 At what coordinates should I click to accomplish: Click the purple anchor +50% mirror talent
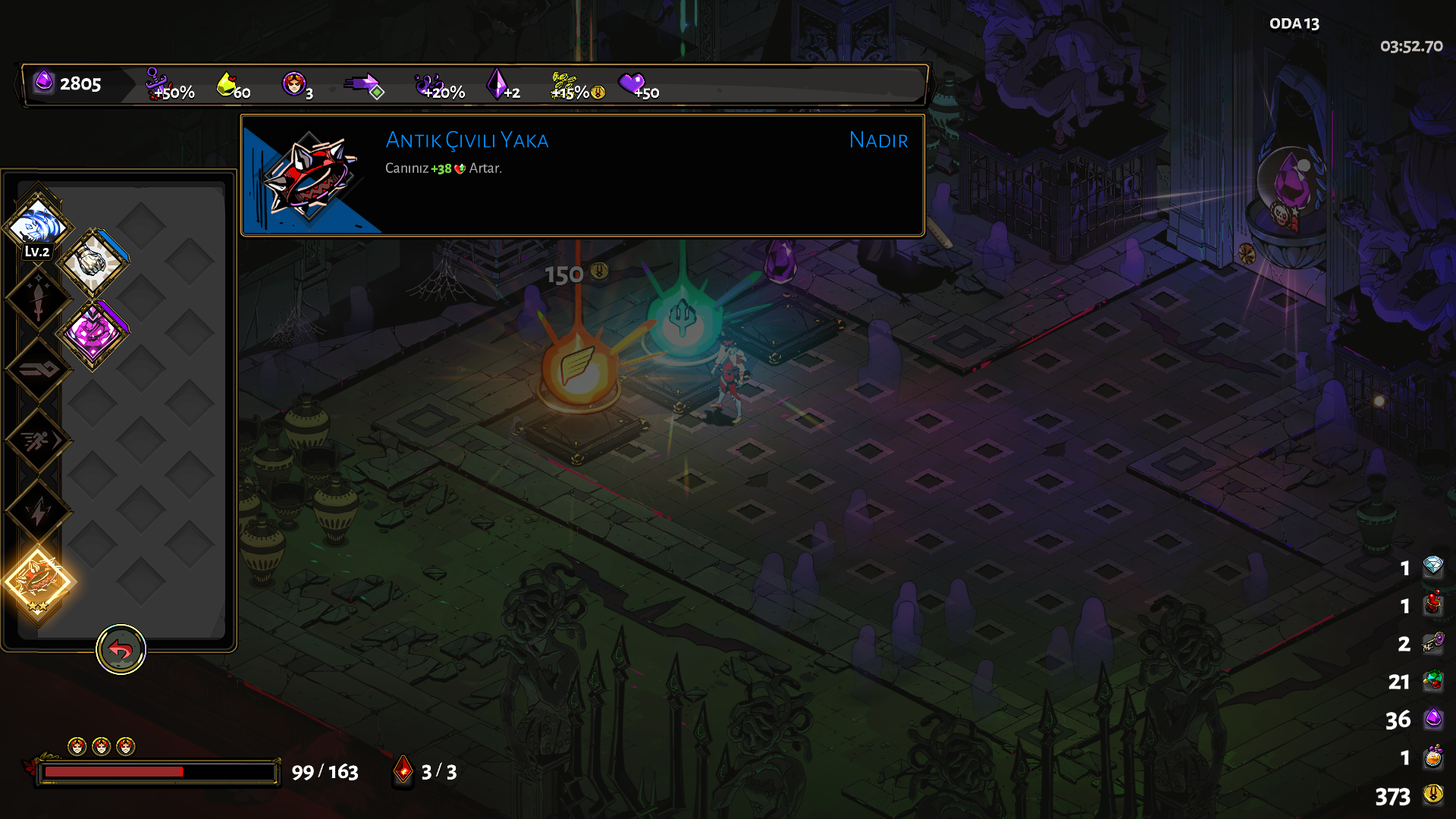(x=157, y=83)
